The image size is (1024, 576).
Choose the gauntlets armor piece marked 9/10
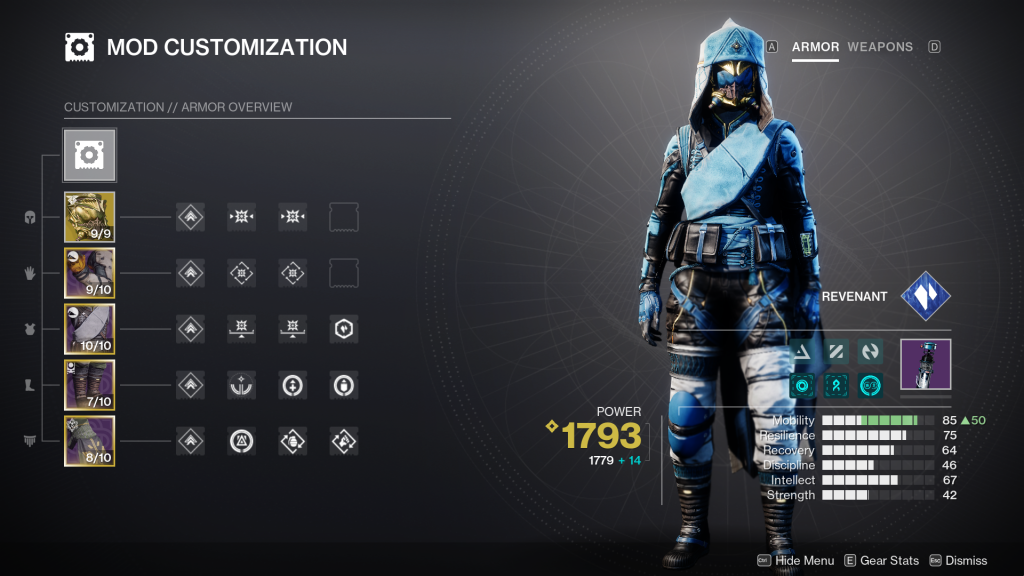90,273
